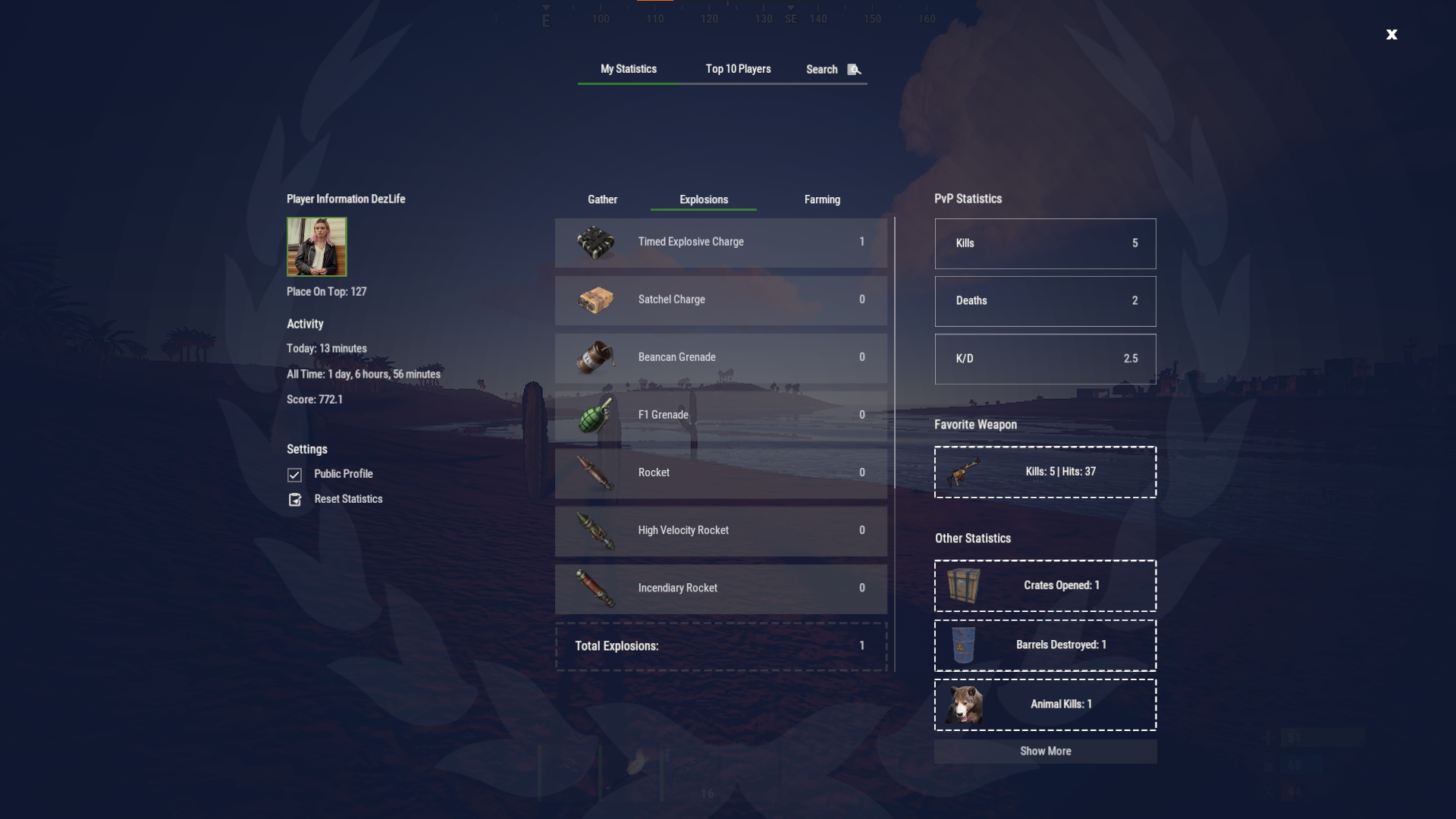Click the DezLife player avatar

pyautogui.click(x=316, y=246)
